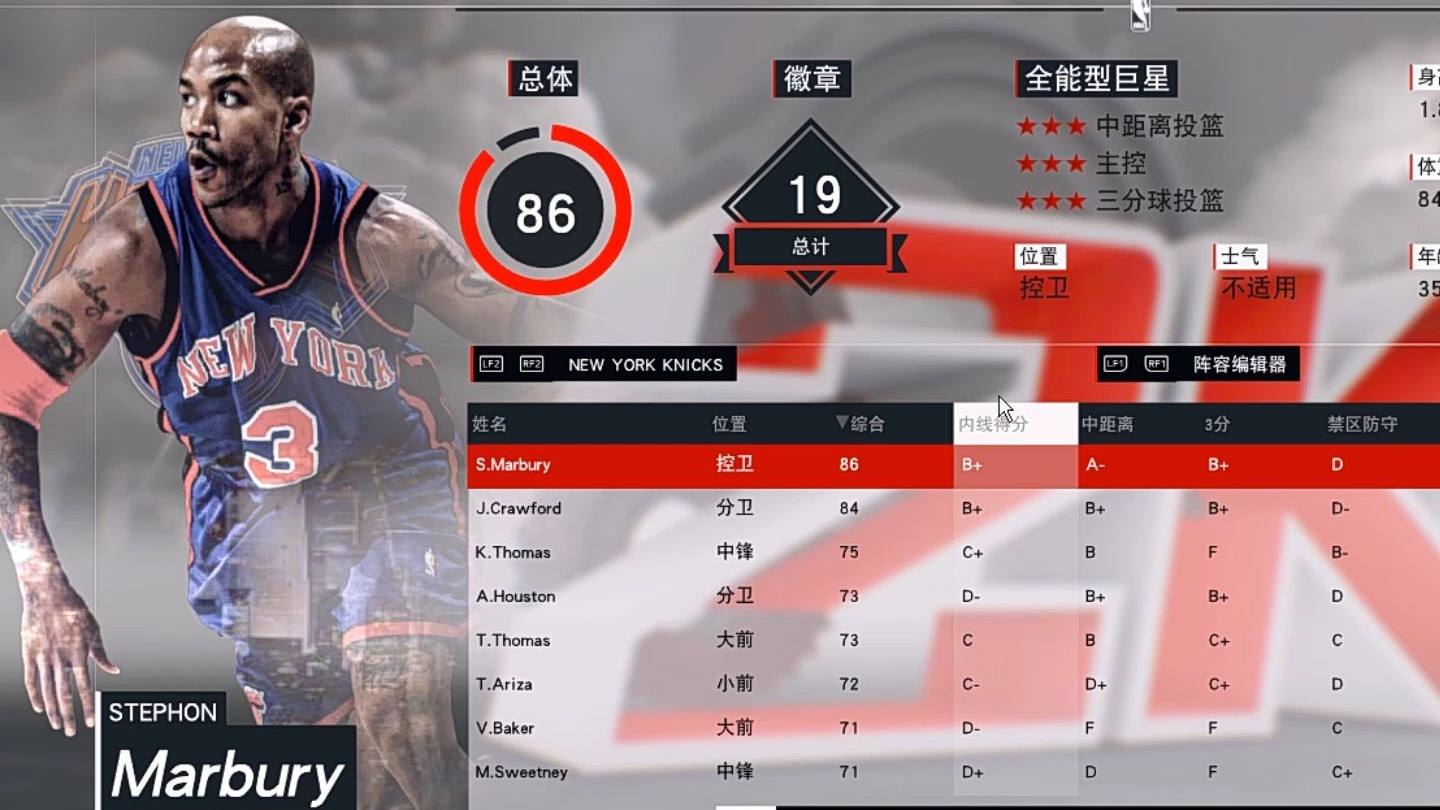Sort roster by 综合 overall column

pos(861,424)
